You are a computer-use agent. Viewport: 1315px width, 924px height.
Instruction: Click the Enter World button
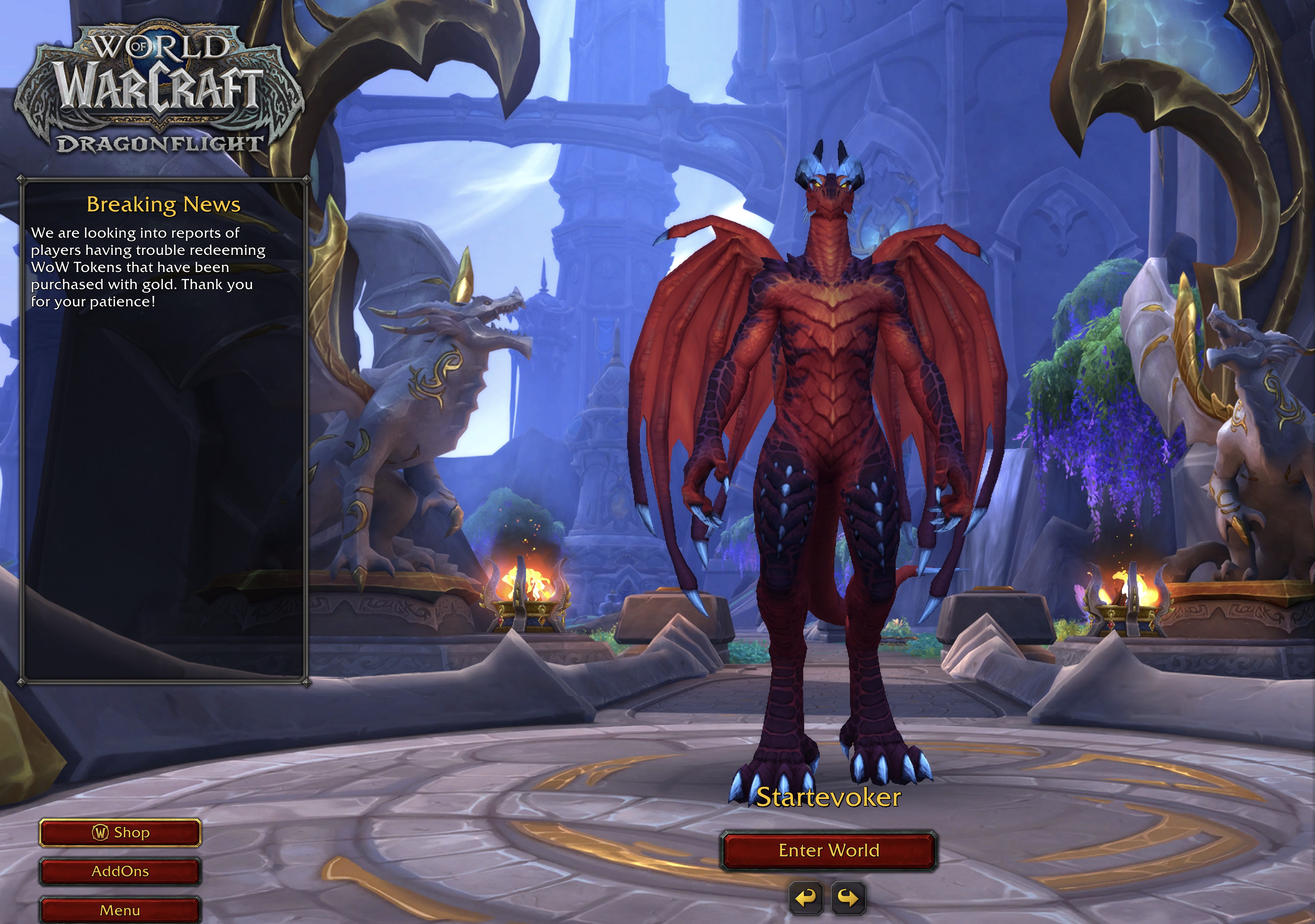828,851
